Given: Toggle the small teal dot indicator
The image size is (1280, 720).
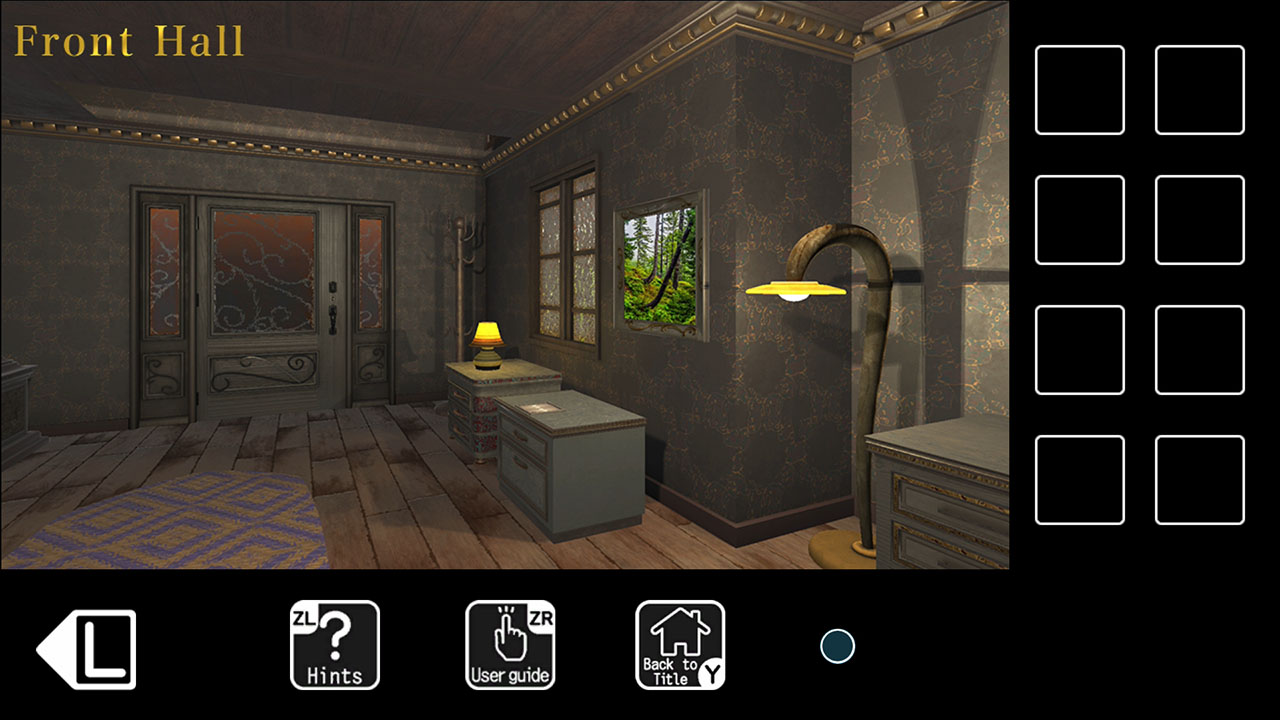Looking at the screenshot, I should click(836, 646).
